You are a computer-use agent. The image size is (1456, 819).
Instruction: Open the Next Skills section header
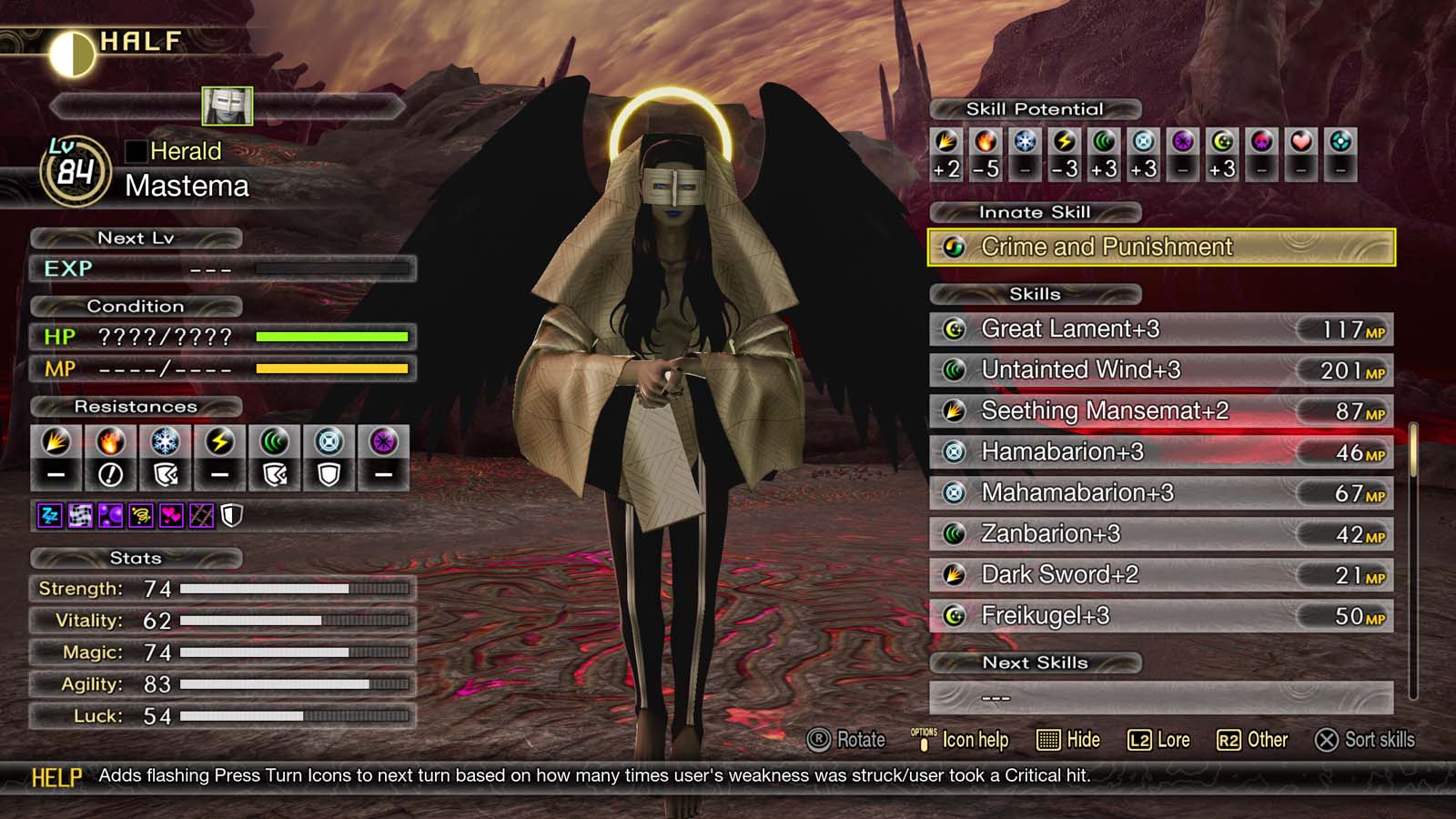click(x=1035, y=662)
